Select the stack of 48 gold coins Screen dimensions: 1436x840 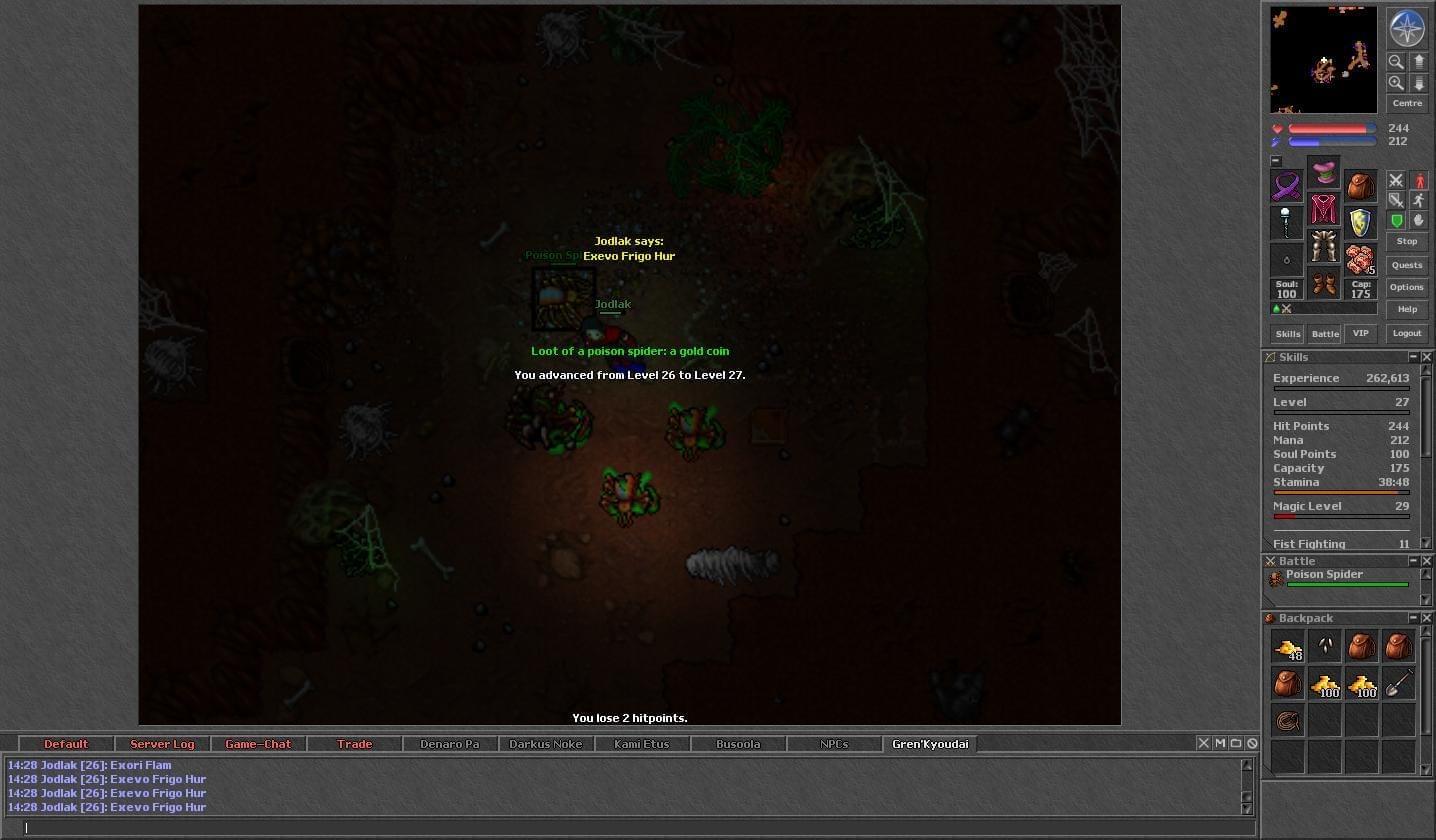click(x=1288, y=647)
